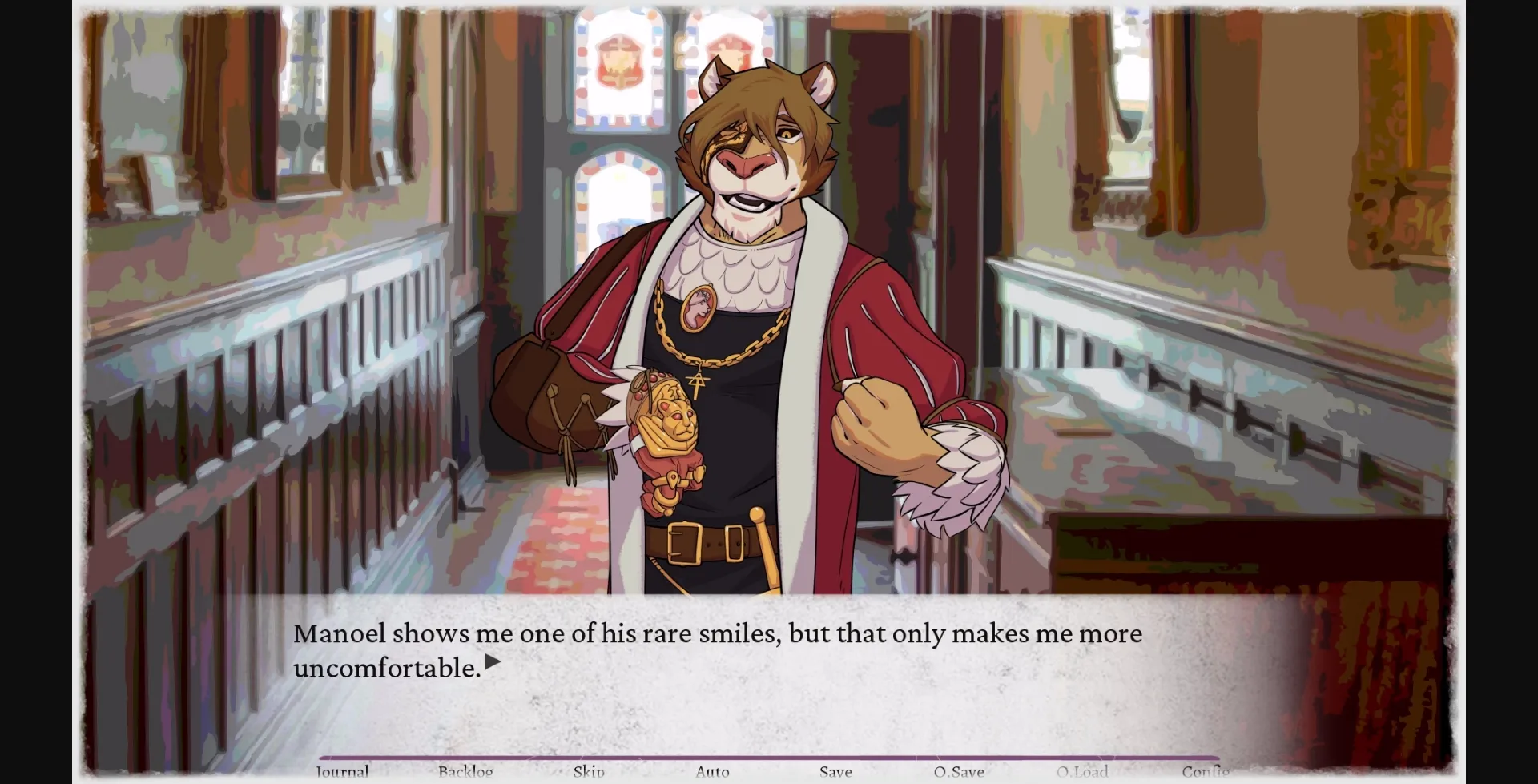Screen dimensions: 1538x784
Task: Click the cameo pendant on Manoel's chain
Action: click(x=699, y=307)
